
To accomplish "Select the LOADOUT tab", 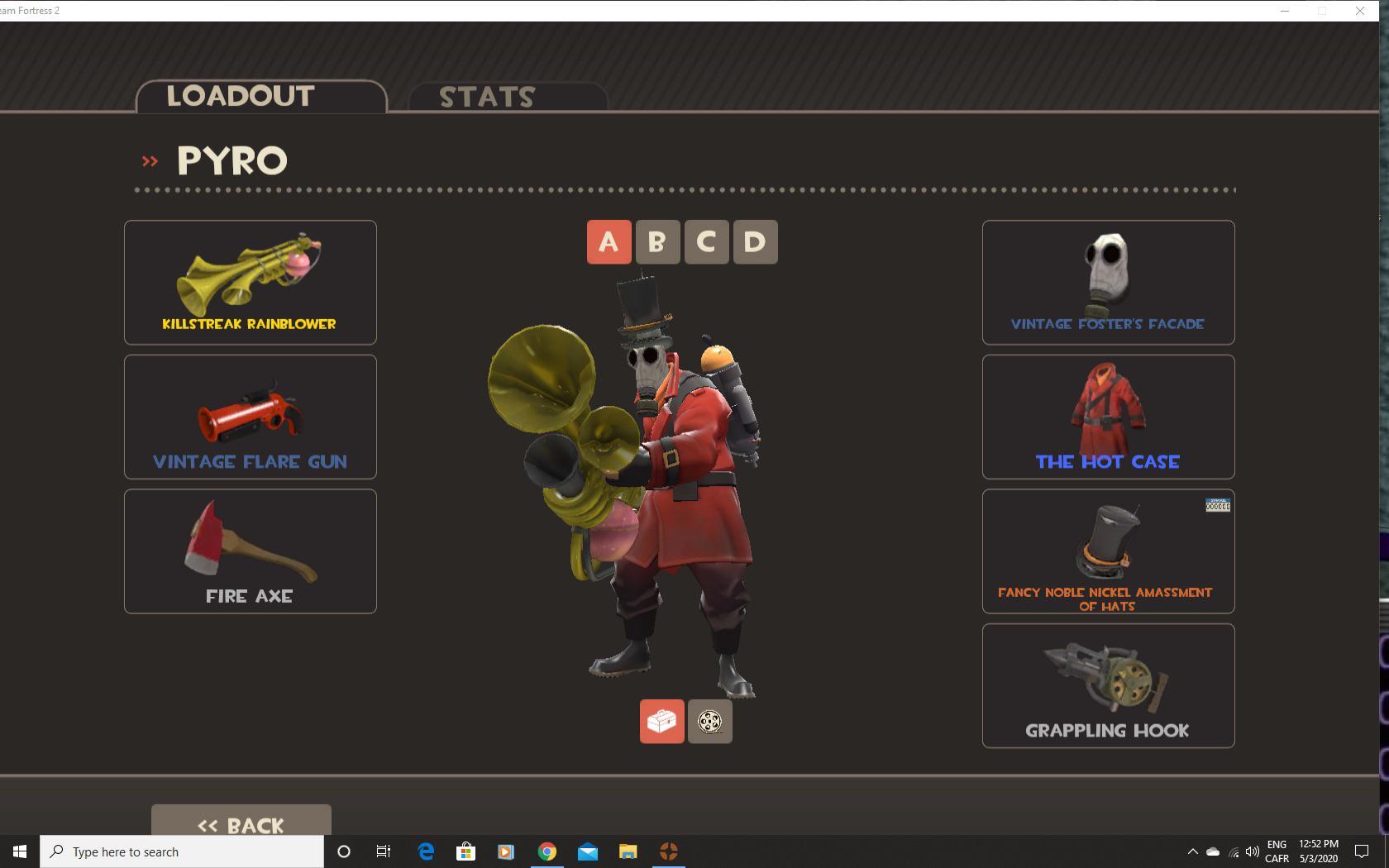I will click(239, 95).
